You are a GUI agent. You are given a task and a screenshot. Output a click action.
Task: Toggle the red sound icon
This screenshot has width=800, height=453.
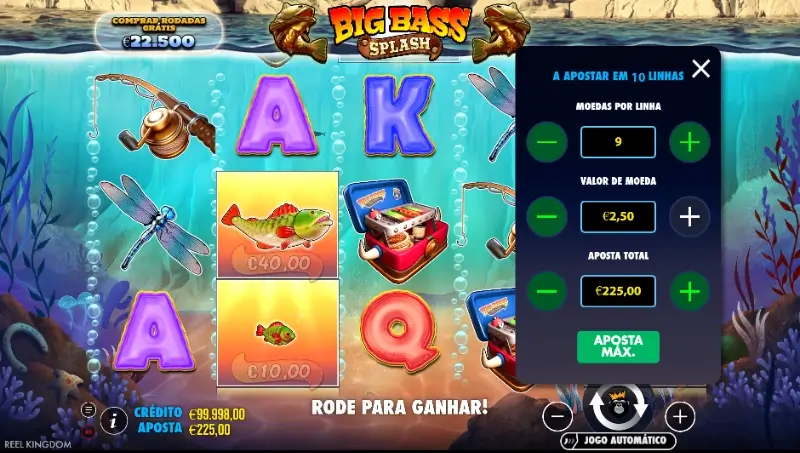tap(88, 431)
